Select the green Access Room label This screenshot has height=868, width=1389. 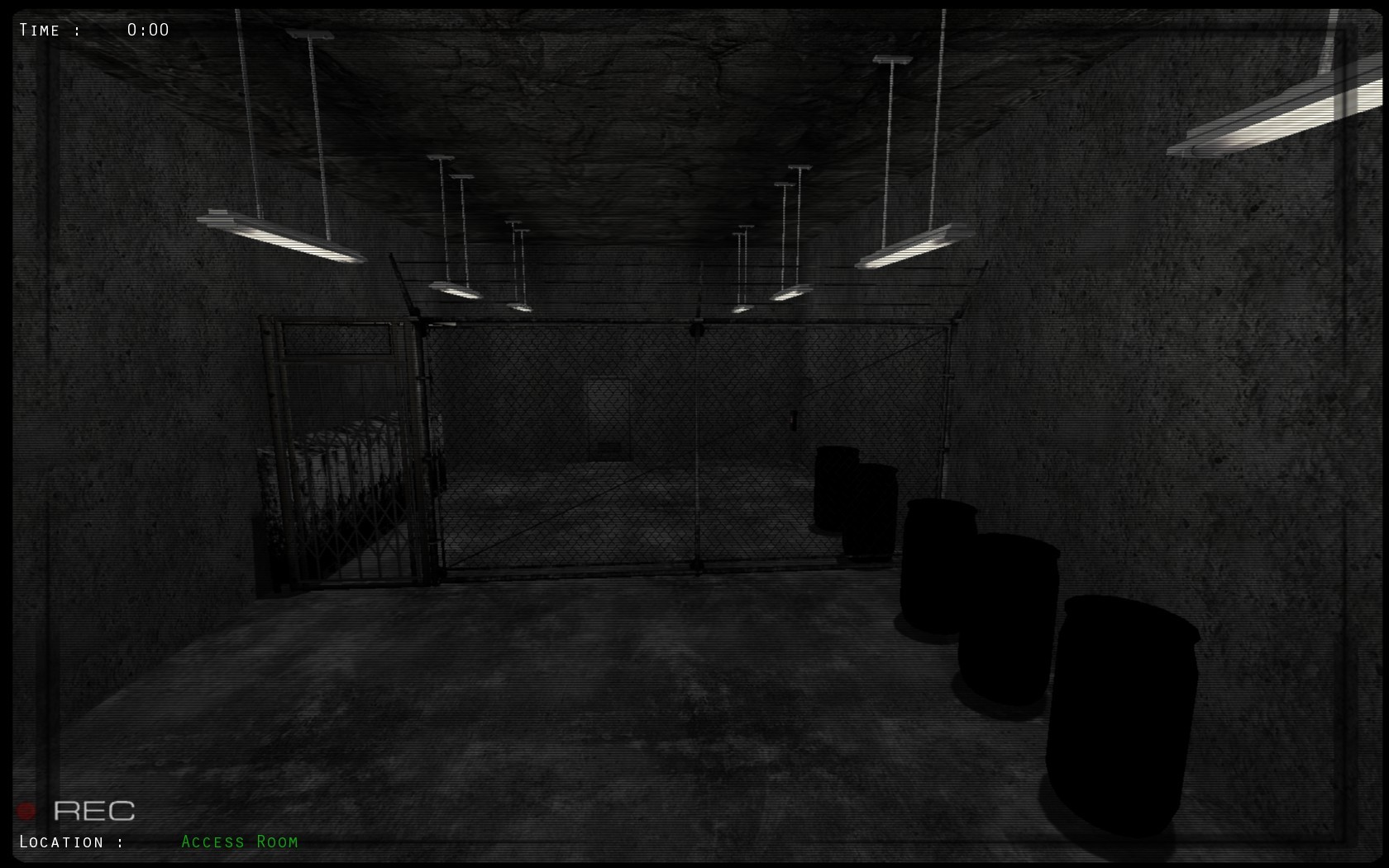tap(239, 842)
